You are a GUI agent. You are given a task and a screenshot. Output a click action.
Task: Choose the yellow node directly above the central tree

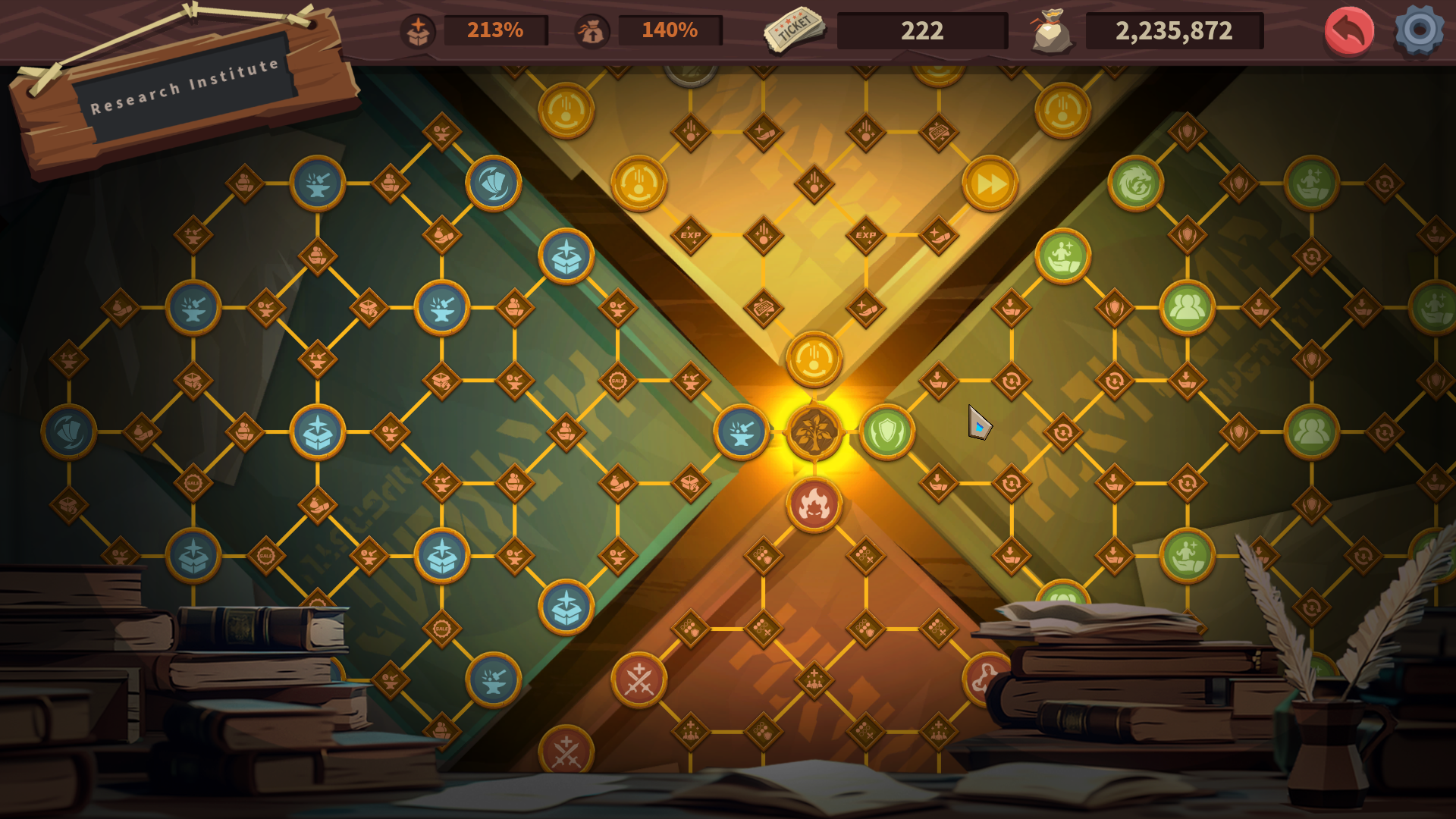(x=814, y=359)
